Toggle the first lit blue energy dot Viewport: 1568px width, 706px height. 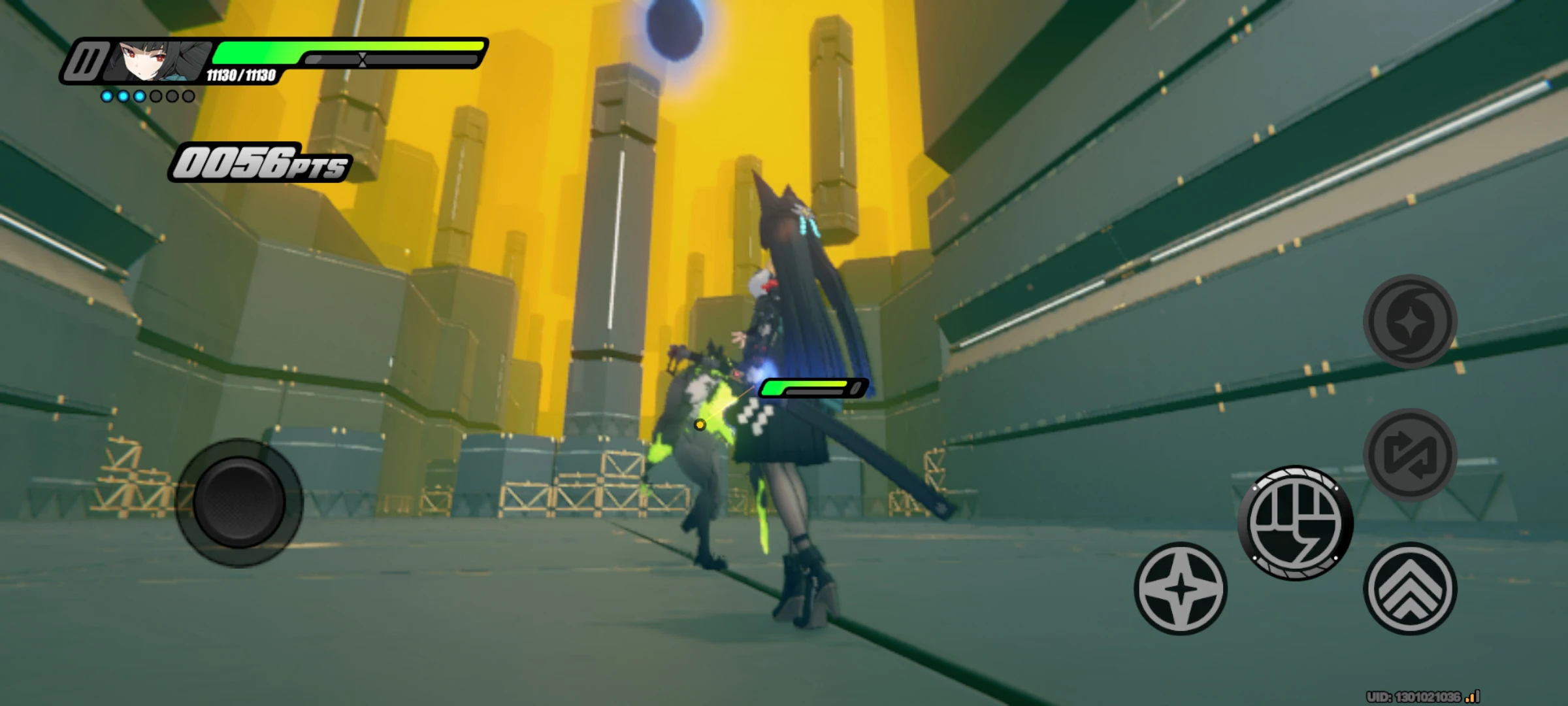(106, 95)
